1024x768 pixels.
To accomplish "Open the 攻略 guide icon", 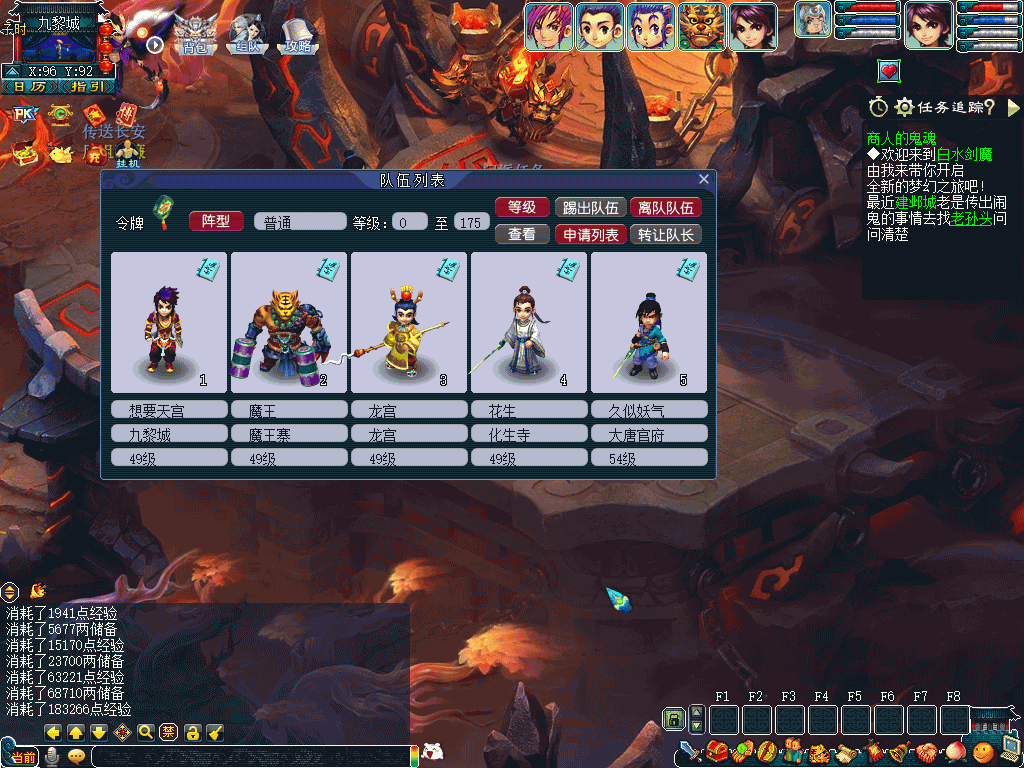I will pyautogui.click(x=297, y=35).
